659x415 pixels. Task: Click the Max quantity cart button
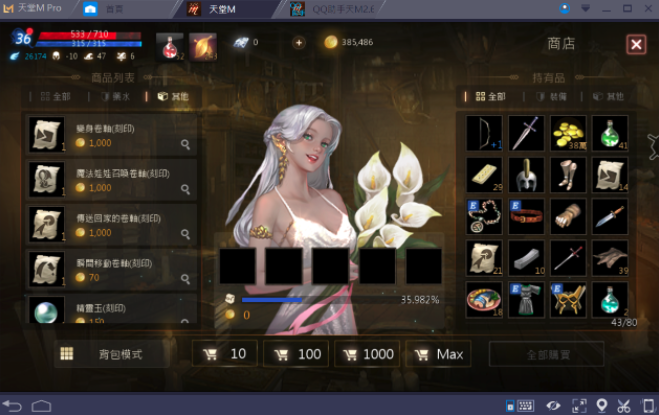click(438, 354)
